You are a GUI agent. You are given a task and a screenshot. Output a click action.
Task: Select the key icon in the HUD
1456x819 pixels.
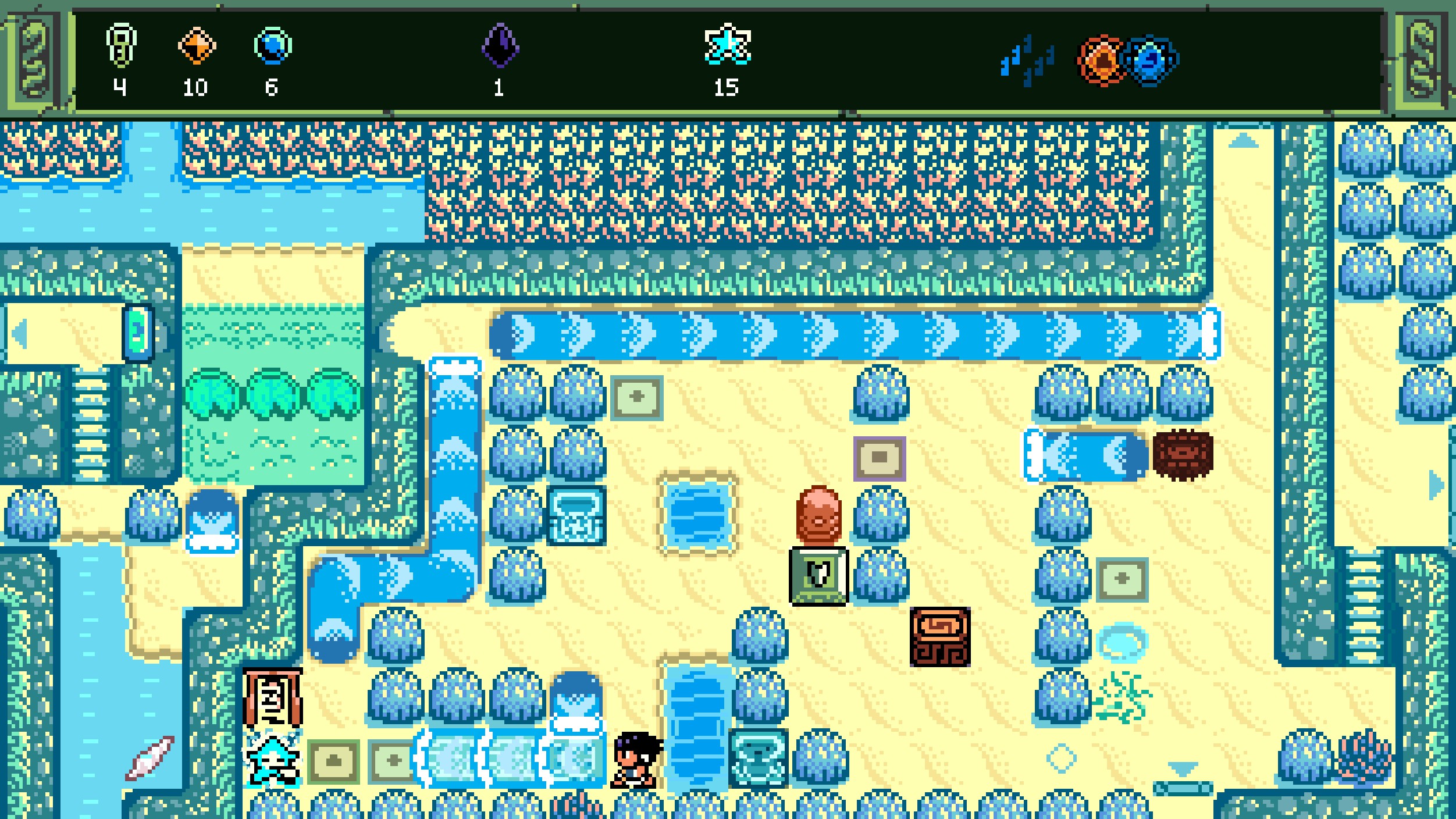(120, 45)
